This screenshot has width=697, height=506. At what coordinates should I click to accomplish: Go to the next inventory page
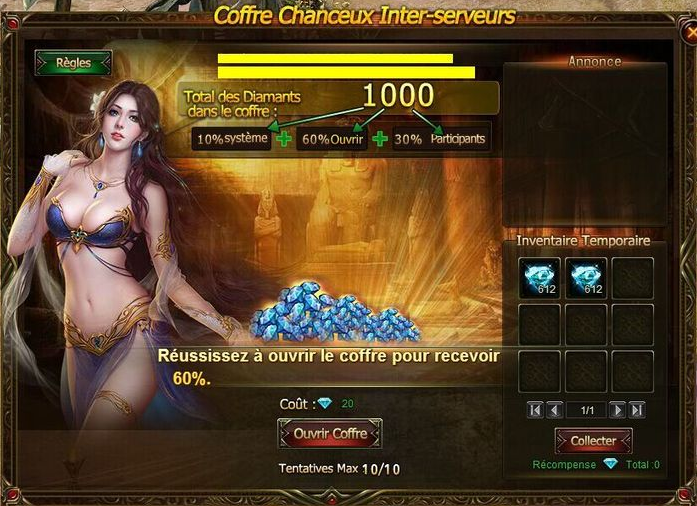click(618, 410)
